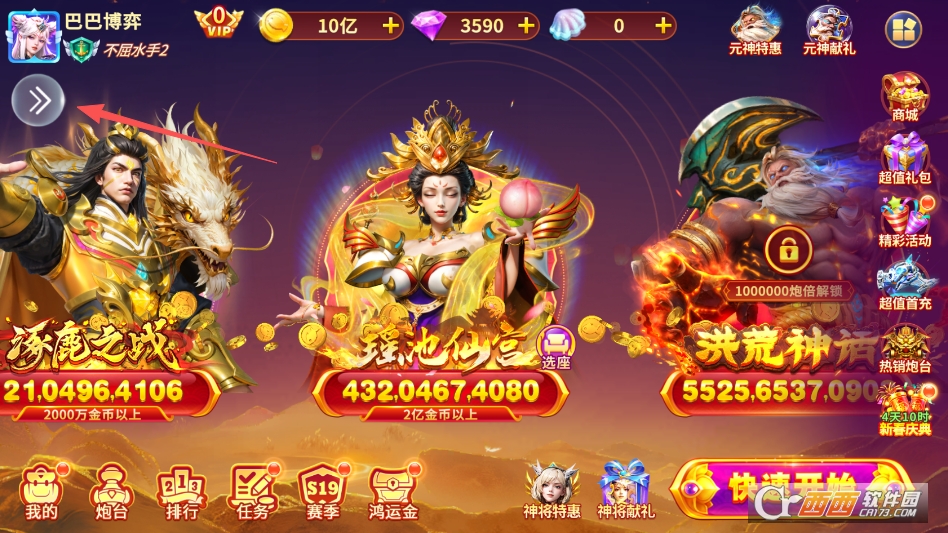The height and width of the screenshot is (533, 948).
Task: Show the 精彩活动 events
Action: [904, 221]
